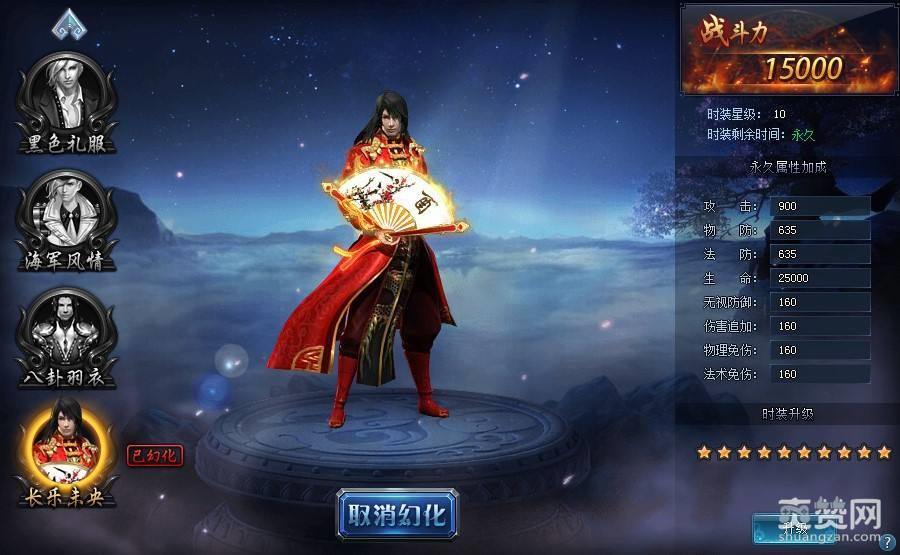Open help via the question mark icon
Viewport: 900px width, 555px height.
887,543
